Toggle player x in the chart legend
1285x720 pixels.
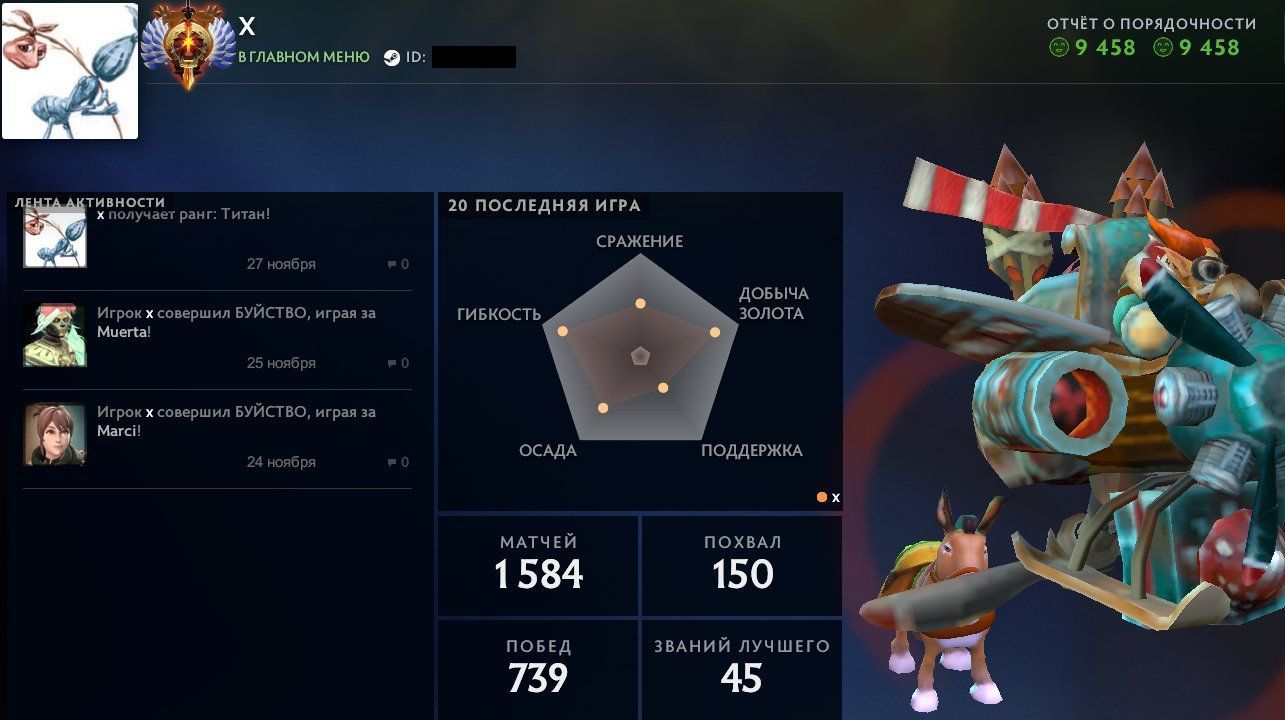tap(828, 497)
